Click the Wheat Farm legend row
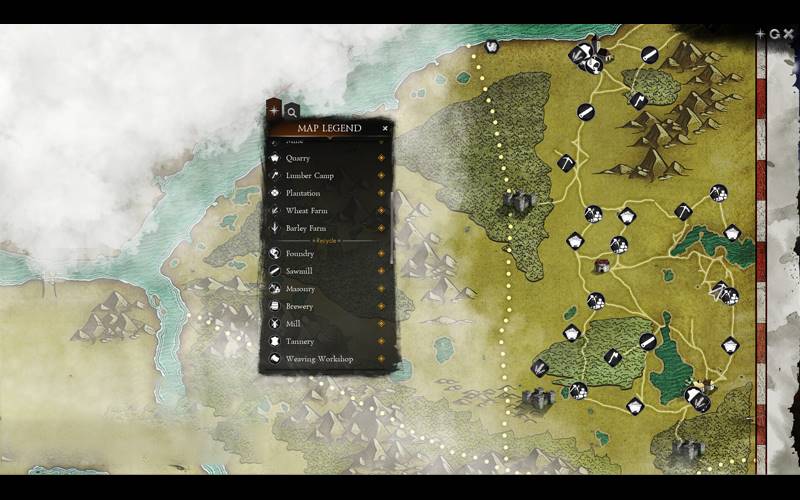 pyautogui.click(x=306, y=211)
